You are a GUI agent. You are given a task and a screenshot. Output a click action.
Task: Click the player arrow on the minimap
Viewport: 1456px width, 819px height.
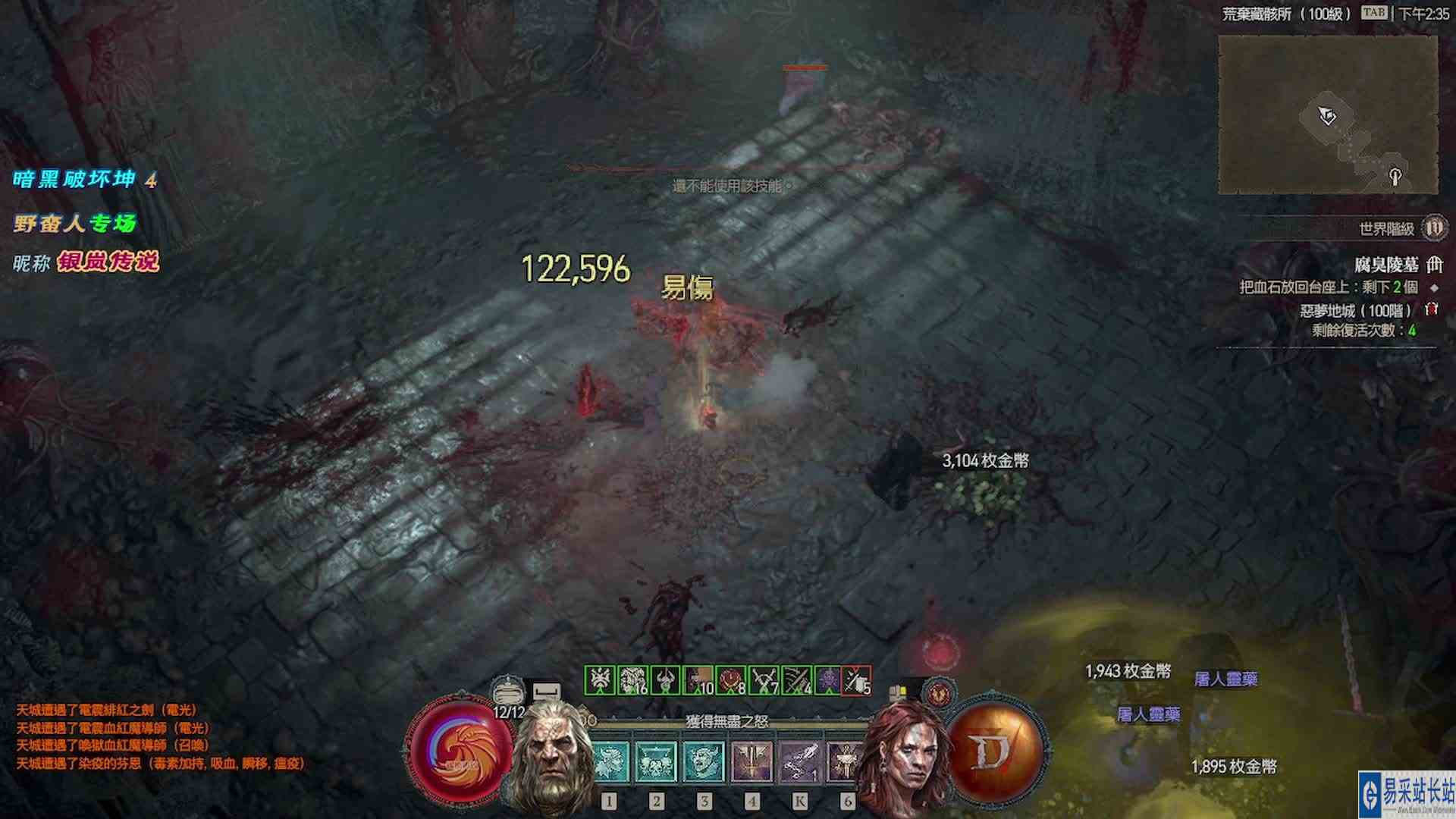(x=1326, y=114)
